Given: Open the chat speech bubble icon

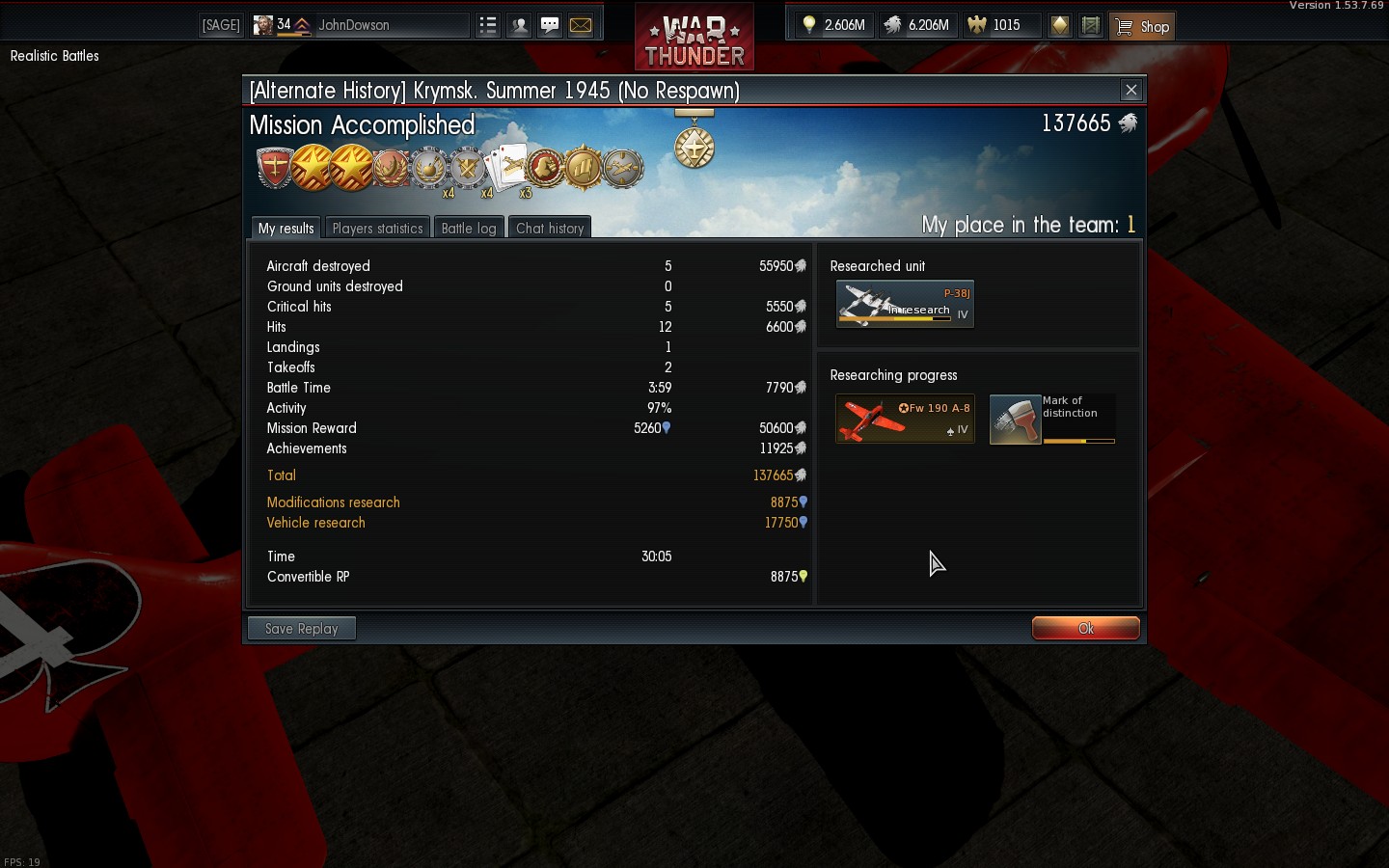Looking at the screenshot, I should 550,25.
